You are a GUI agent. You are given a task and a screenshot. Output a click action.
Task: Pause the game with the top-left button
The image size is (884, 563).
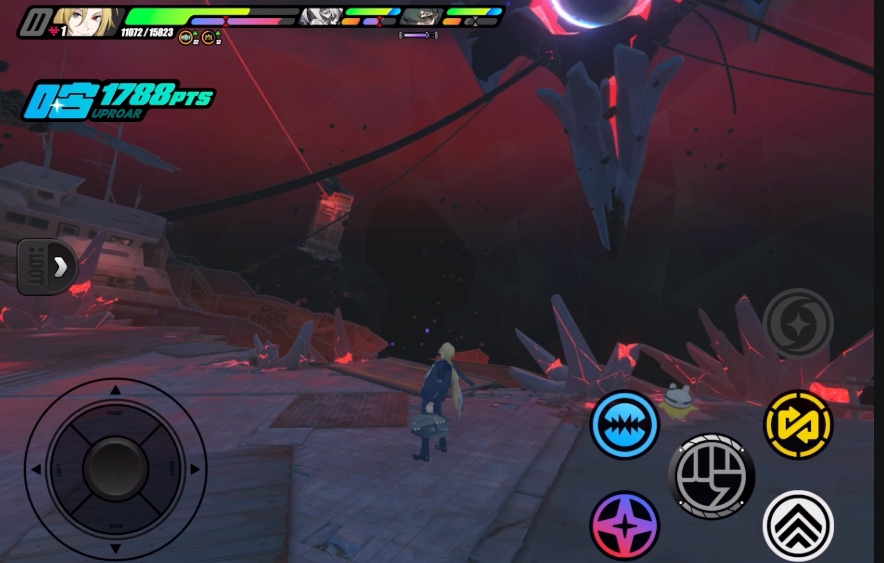pos(36,22)
